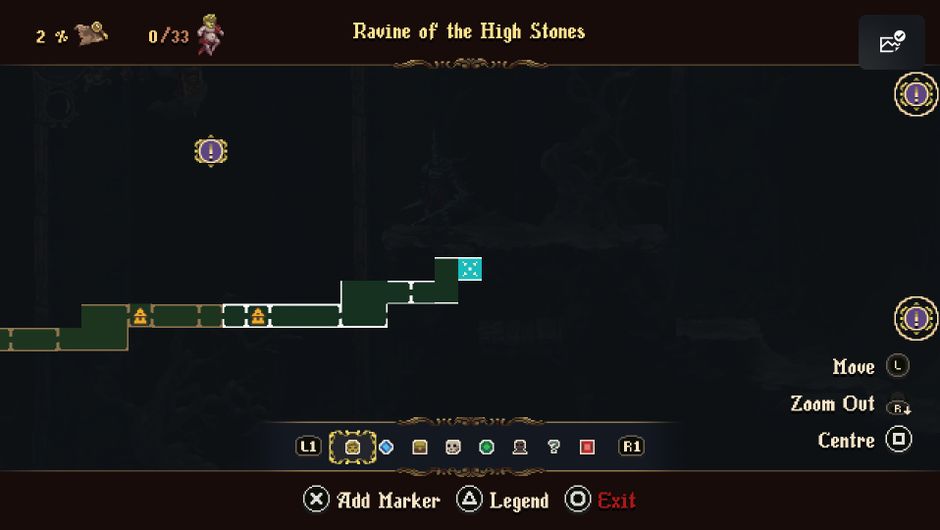This screenshot has height=530, width=940.
Task: Open the screenshot overlay button
Action: [x=891, y=43]
